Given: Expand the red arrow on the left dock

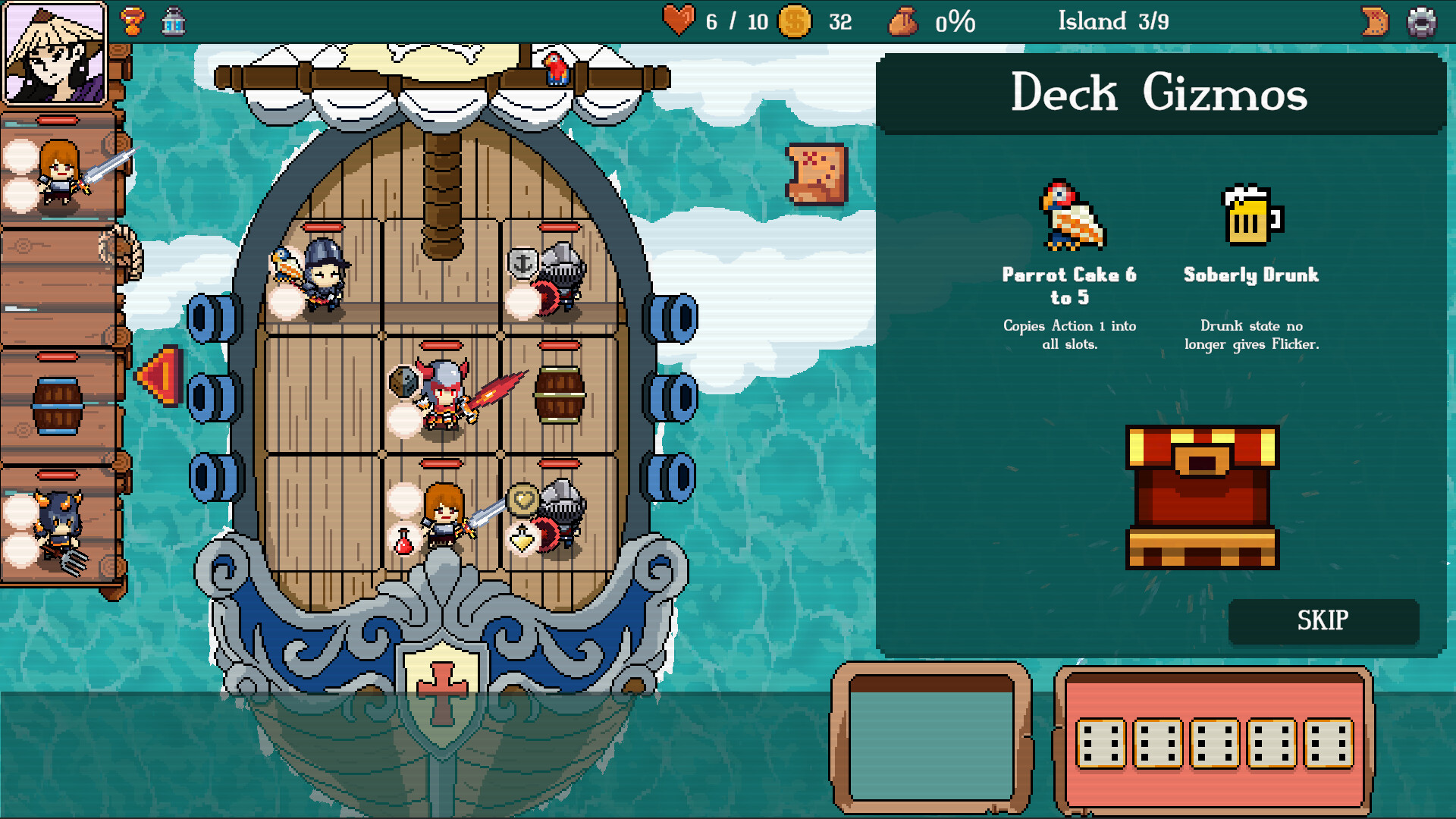Looking at the screenshot, I should pos(157,373).
